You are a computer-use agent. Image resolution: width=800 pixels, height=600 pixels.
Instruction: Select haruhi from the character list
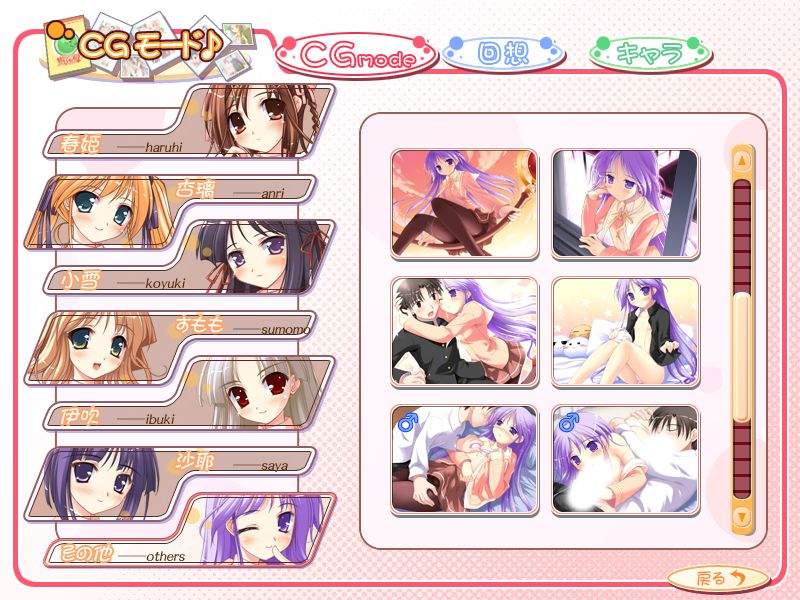pyautogui.click(x=190, y=122)
